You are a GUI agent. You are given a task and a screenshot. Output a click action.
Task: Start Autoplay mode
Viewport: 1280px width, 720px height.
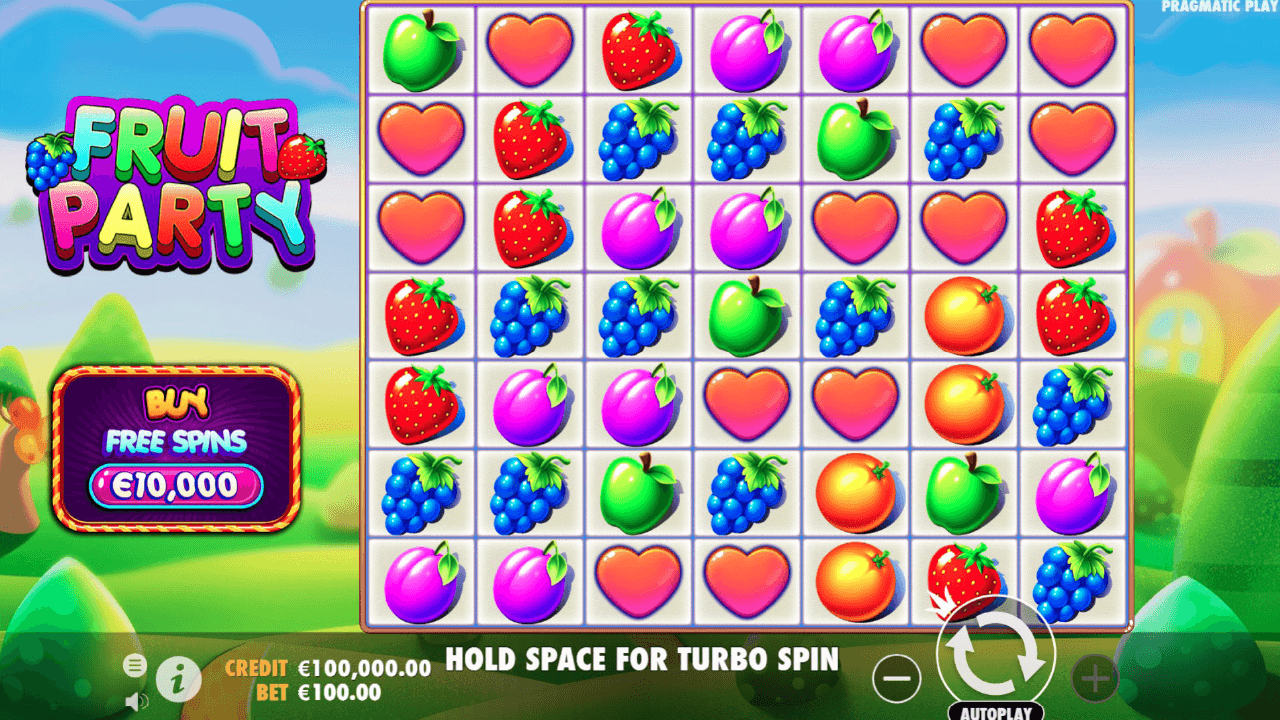[997, 712]
